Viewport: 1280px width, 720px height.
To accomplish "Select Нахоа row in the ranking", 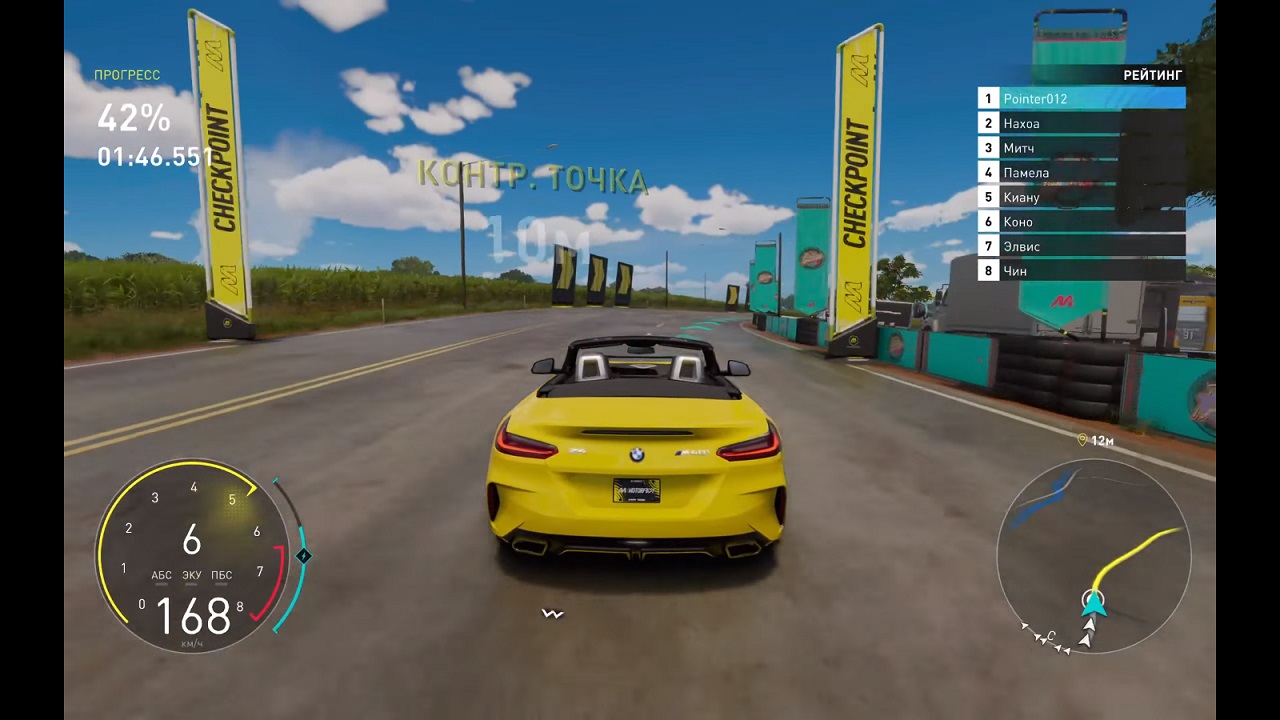I will [1081, 123].
